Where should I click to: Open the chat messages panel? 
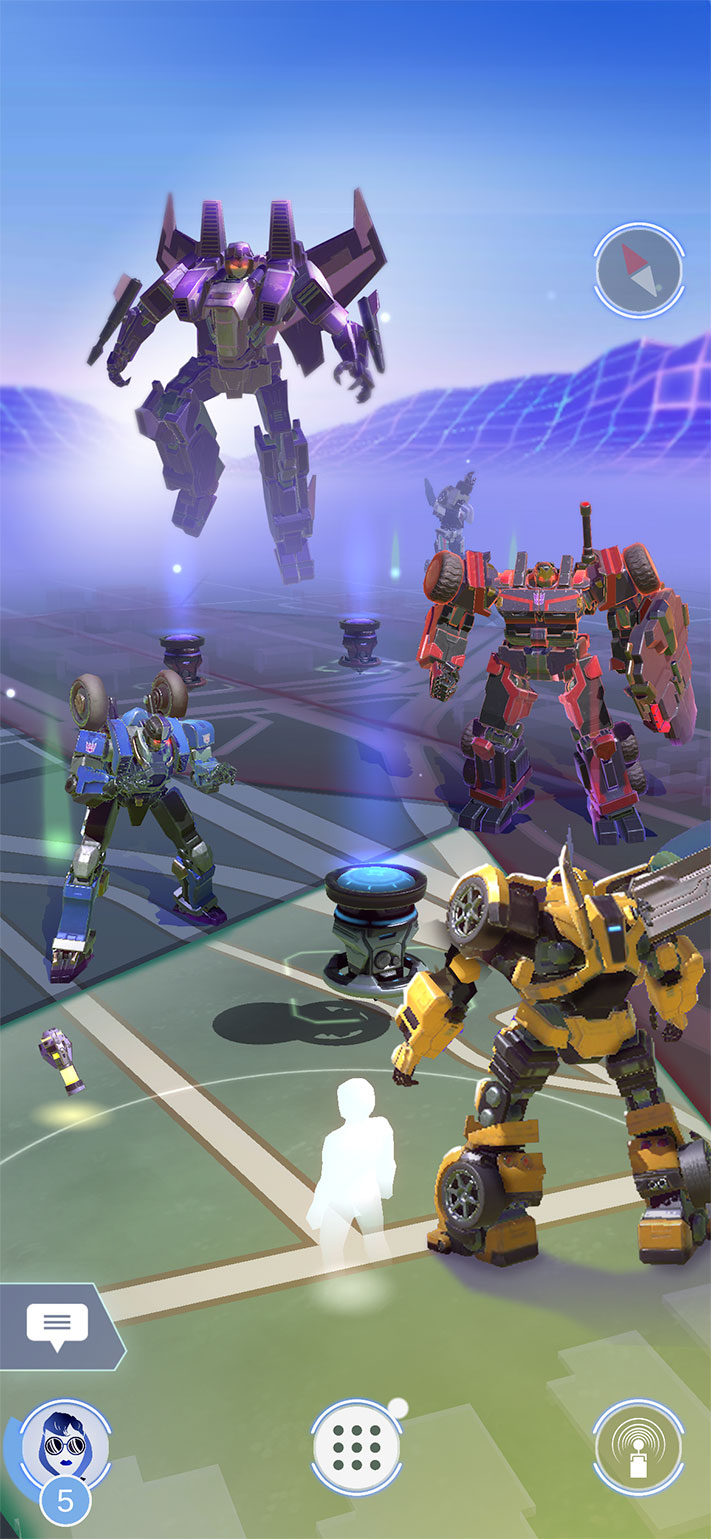(57, 1325)
